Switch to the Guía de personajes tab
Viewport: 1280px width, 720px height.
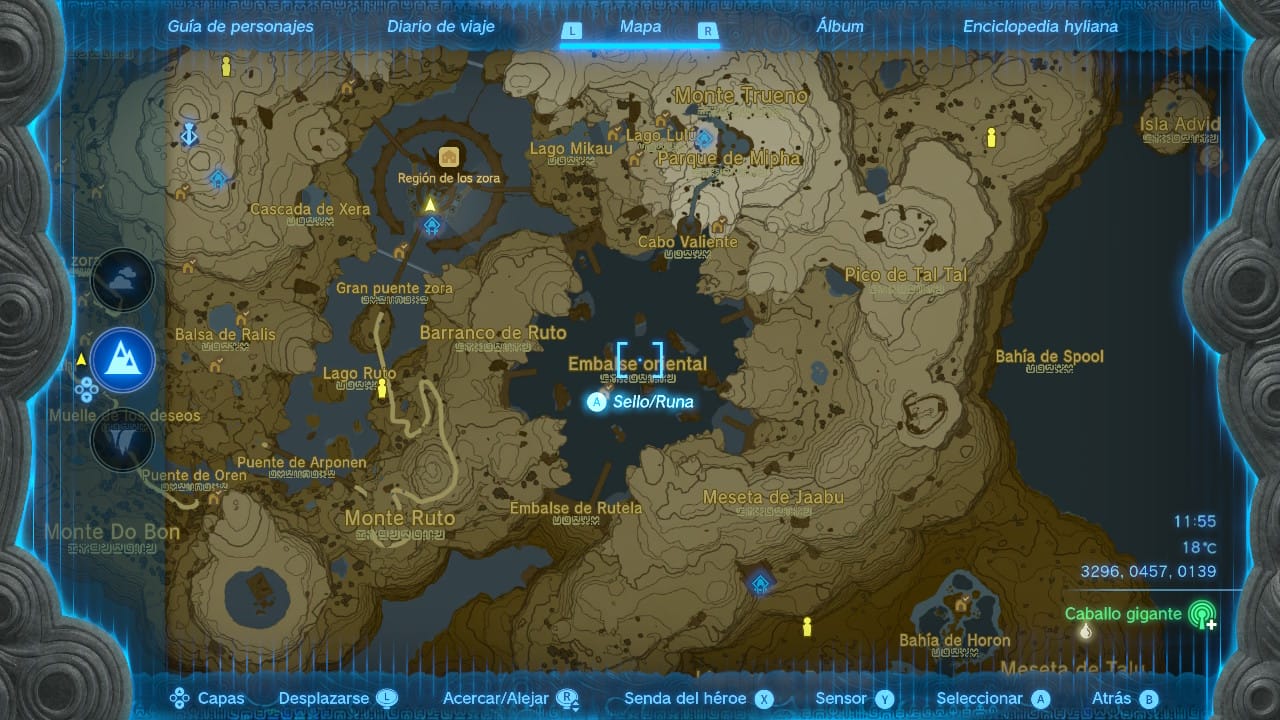pyautogui.click(x=240, y=27)
